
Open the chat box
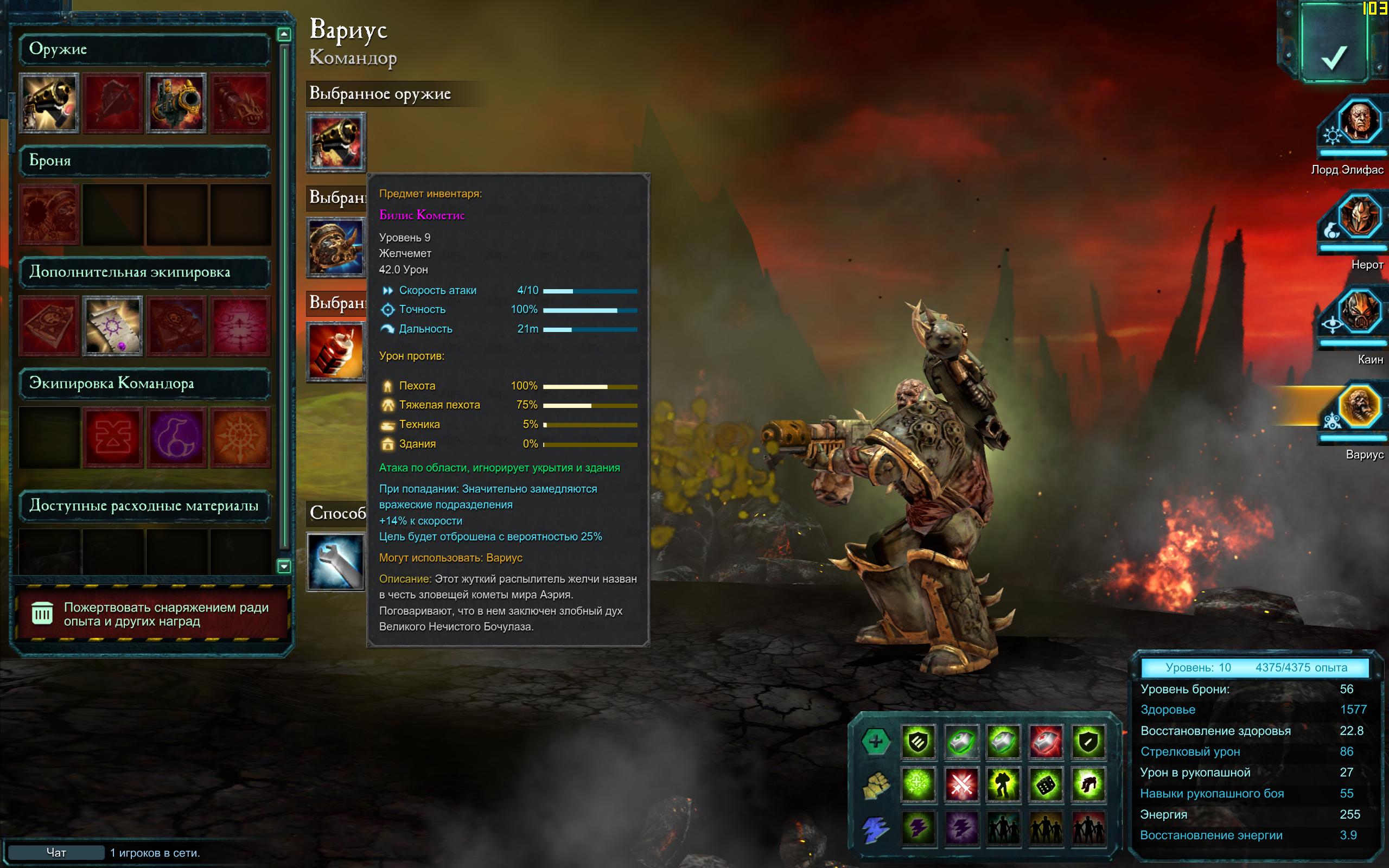pyautogui.click(x=56, y=852)
